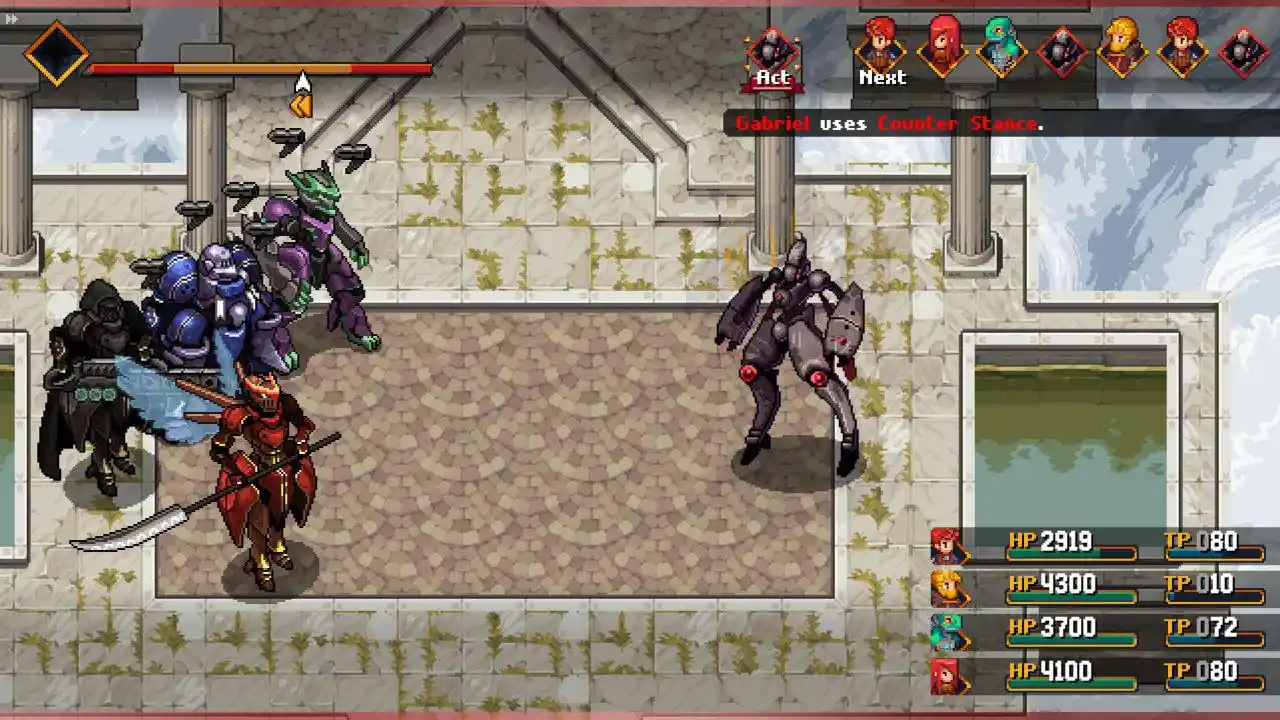The image size is (1280, 720).
Task: Select Gabriel's Act portrait
Action: [772, 45]
